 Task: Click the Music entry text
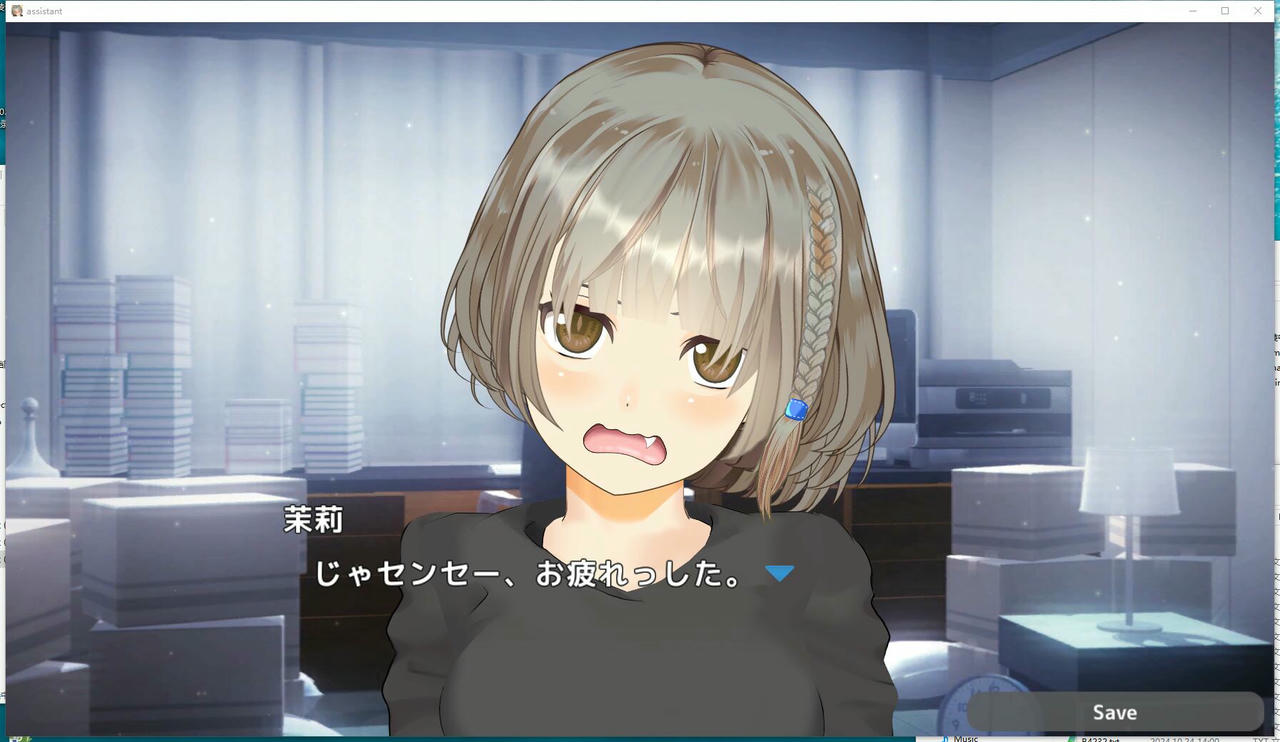[968, 739]
